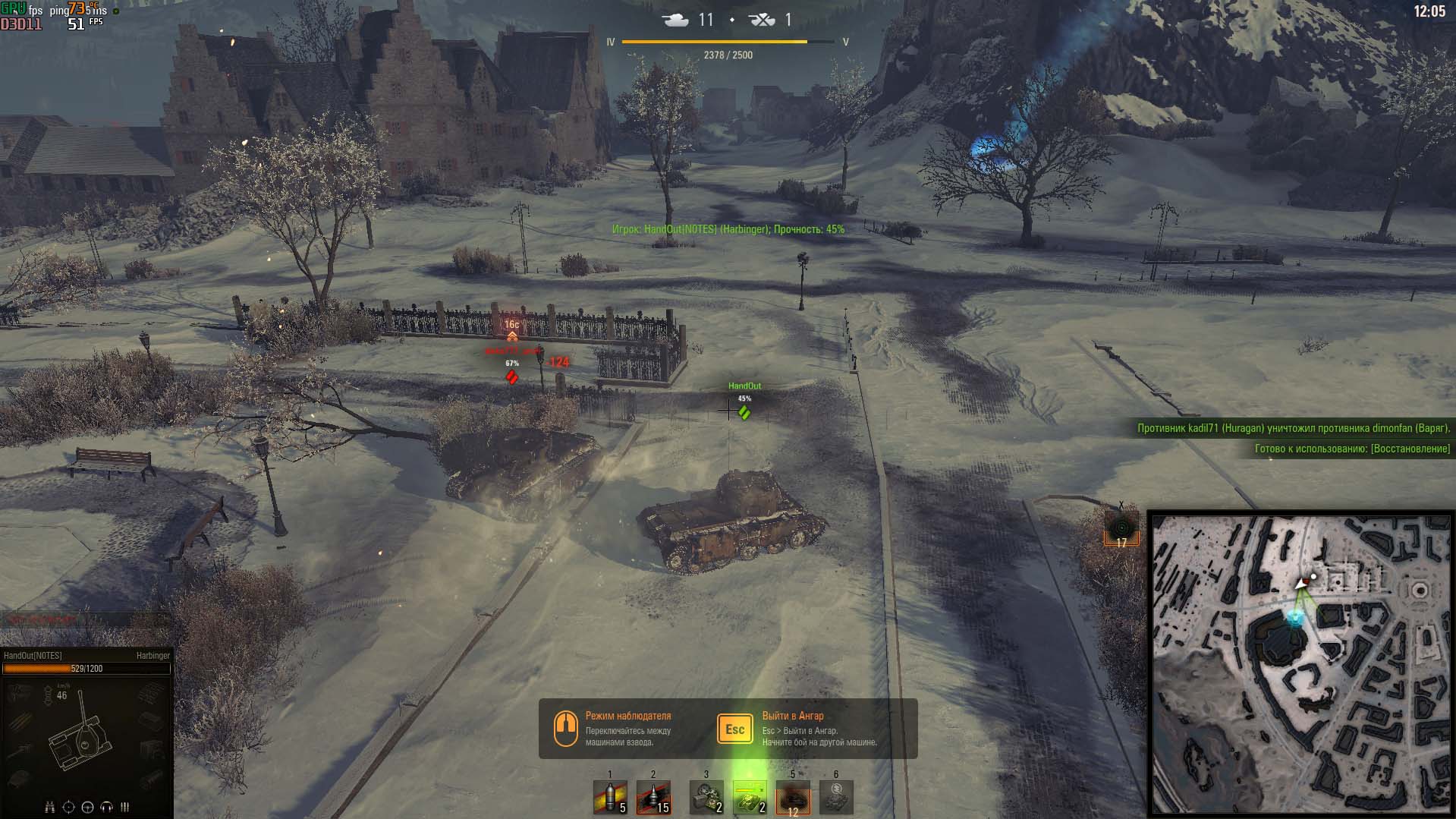Viewport: 1456px width, 819px height.
Task: Click the crosshair gunner icon in the damage panel
Action: coord(69,807)
